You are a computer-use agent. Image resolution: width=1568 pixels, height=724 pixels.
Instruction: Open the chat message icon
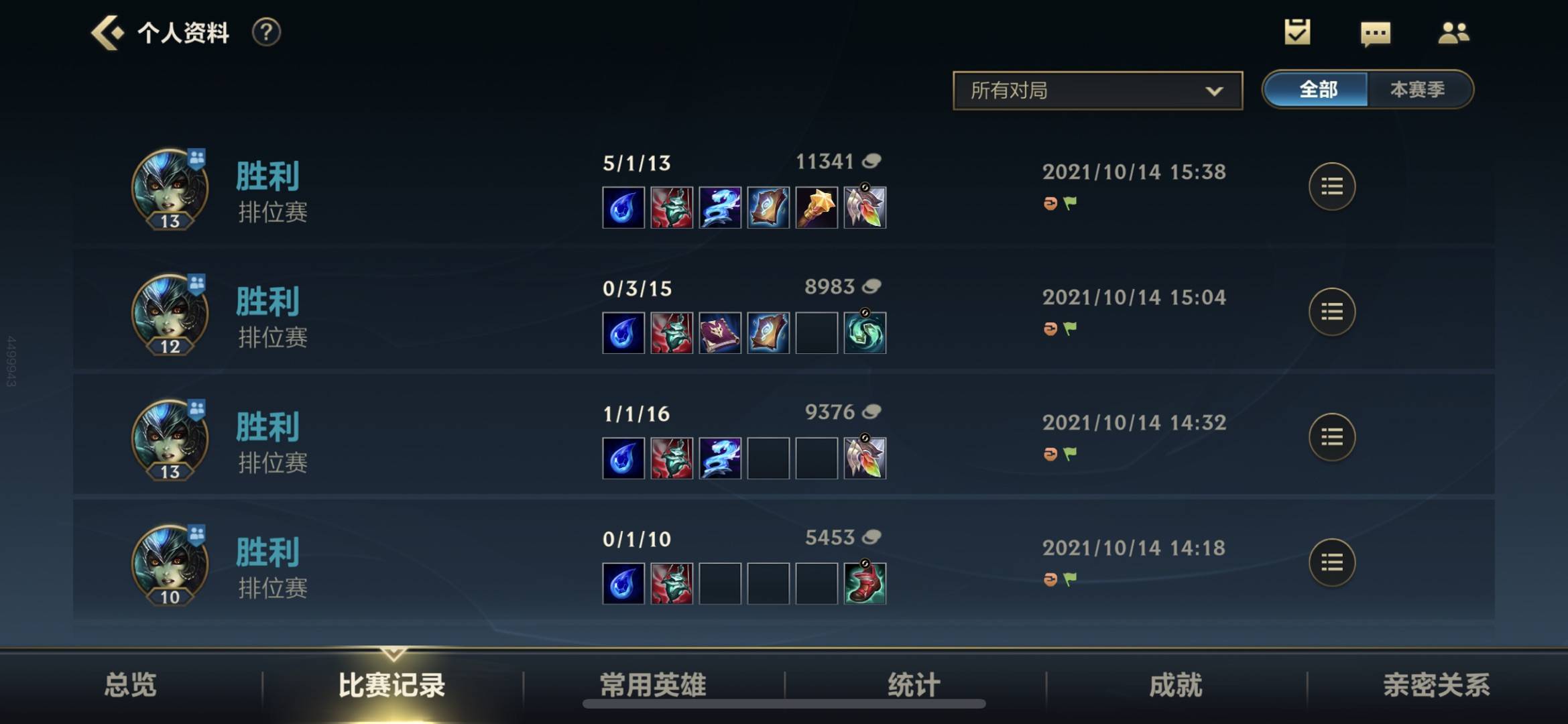[1375, 32]
